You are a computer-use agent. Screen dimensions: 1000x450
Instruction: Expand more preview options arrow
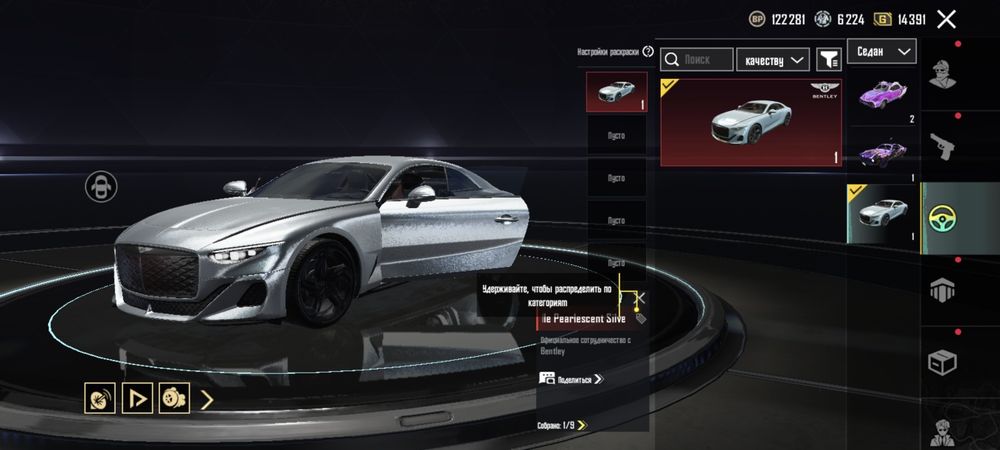pyautogui.click(x=207, y=400)
